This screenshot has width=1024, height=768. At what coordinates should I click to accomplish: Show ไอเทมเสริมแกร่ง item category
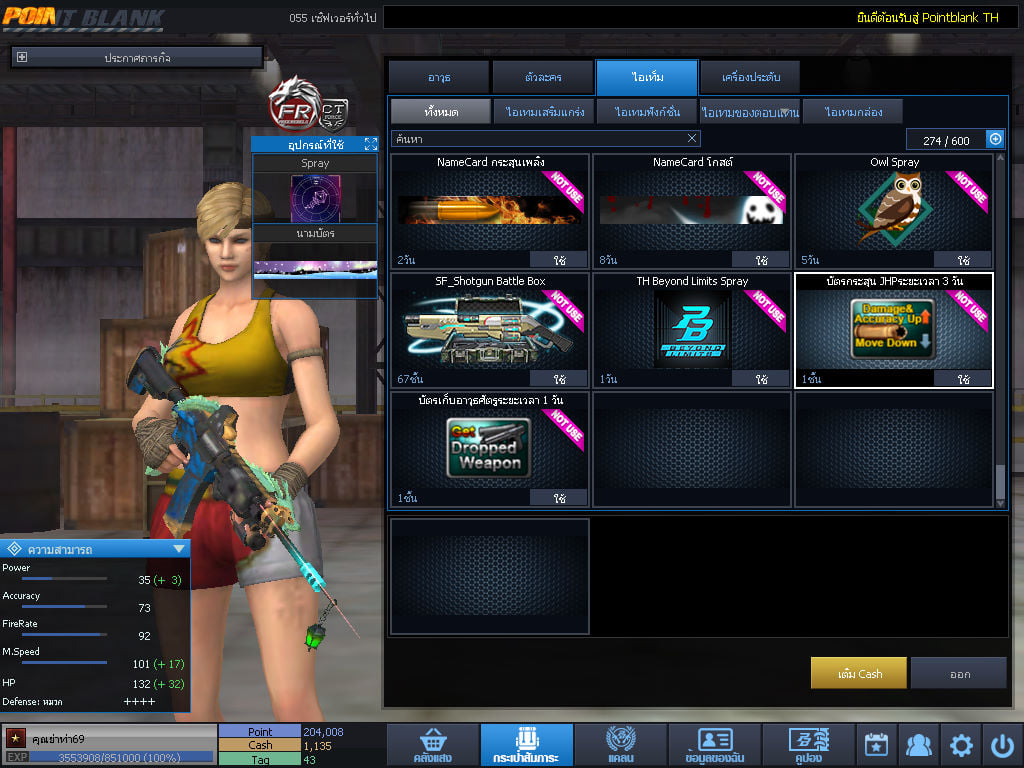(545, 112)
